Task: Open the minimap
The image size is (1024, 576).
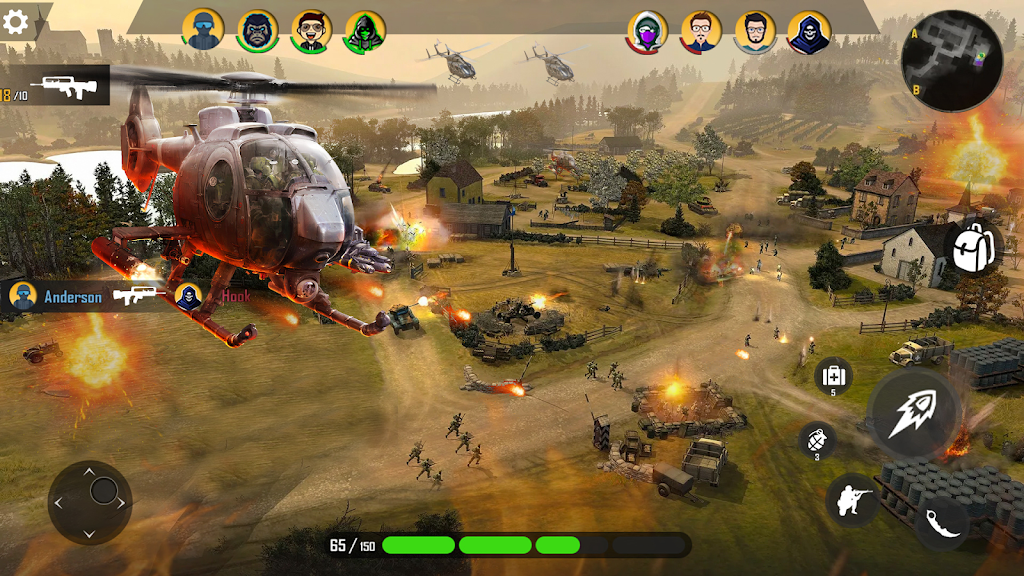Action: click(x=951, y=60)
